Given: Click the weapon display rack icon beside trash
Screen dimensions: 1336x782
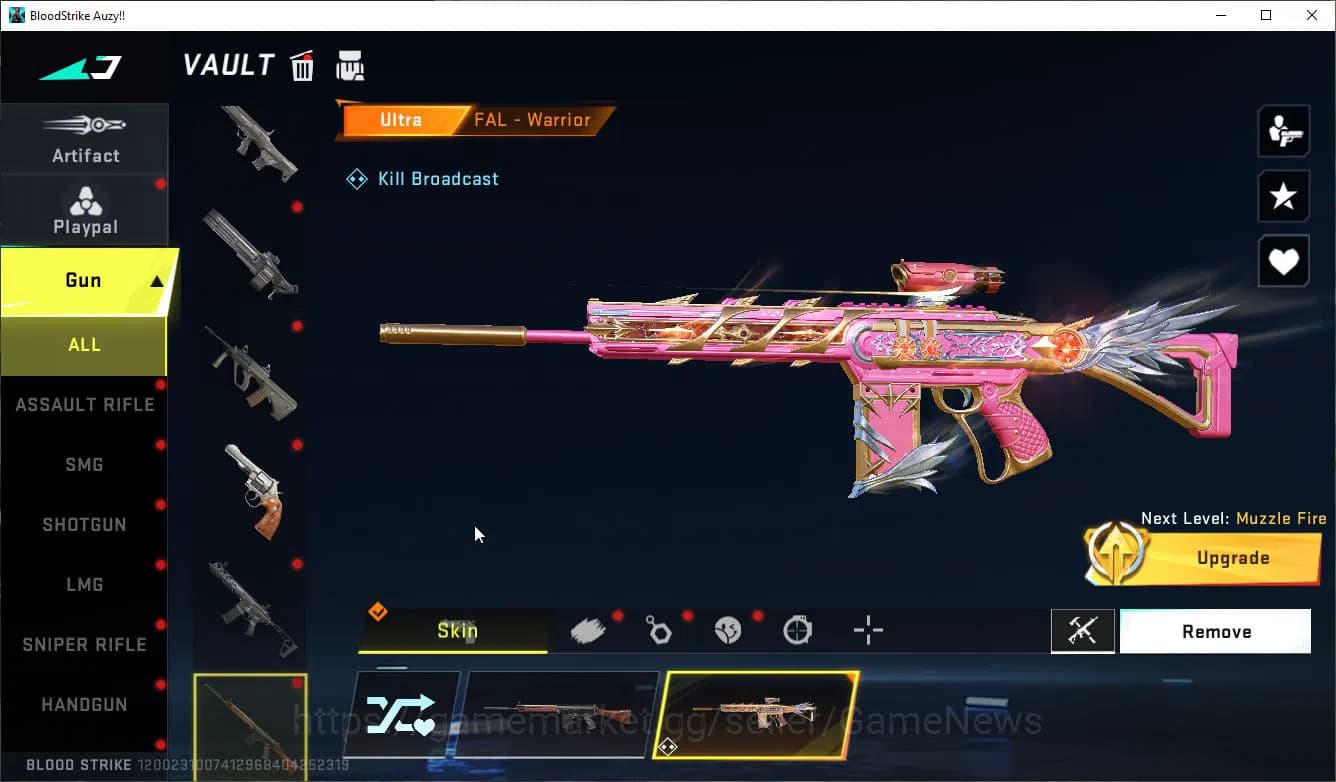Looking at the screenshot, I should pos(350,64).
